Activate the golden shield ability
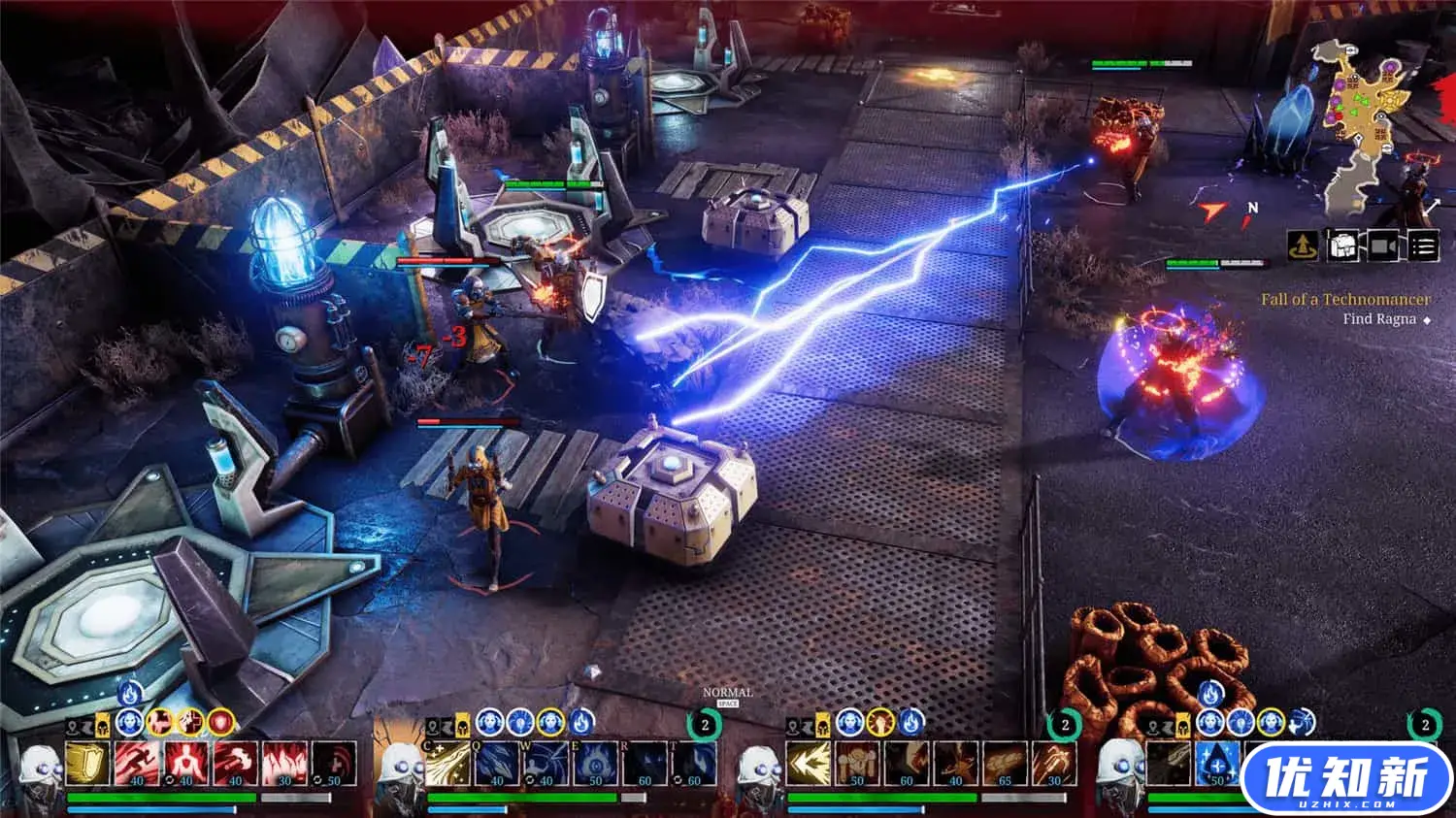Screen dimensions: 1456x818 tap(87, 764)
